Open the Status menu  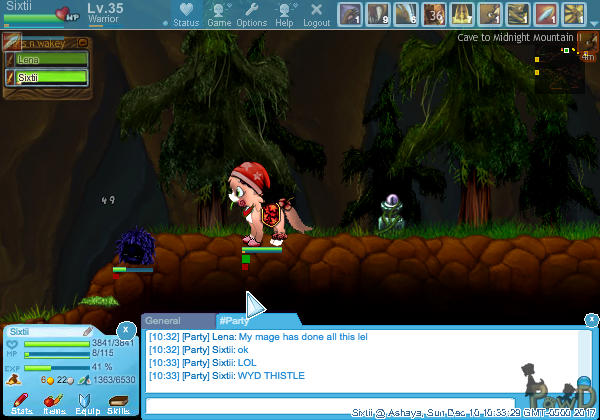185,14
